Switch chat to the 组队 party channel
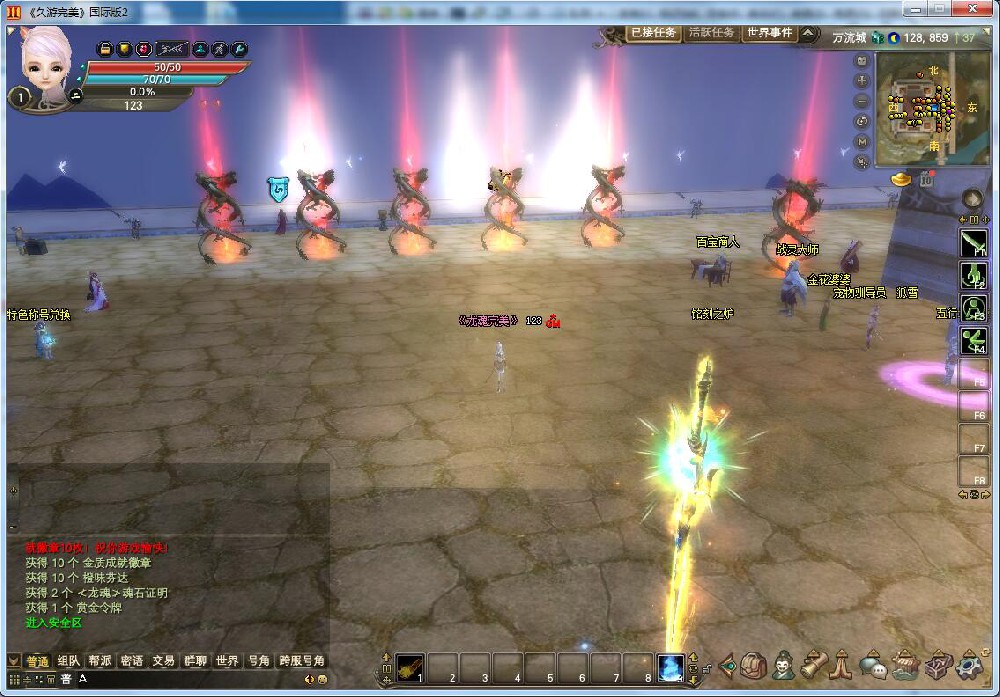The image size is (1000, 697). point(68,661)
